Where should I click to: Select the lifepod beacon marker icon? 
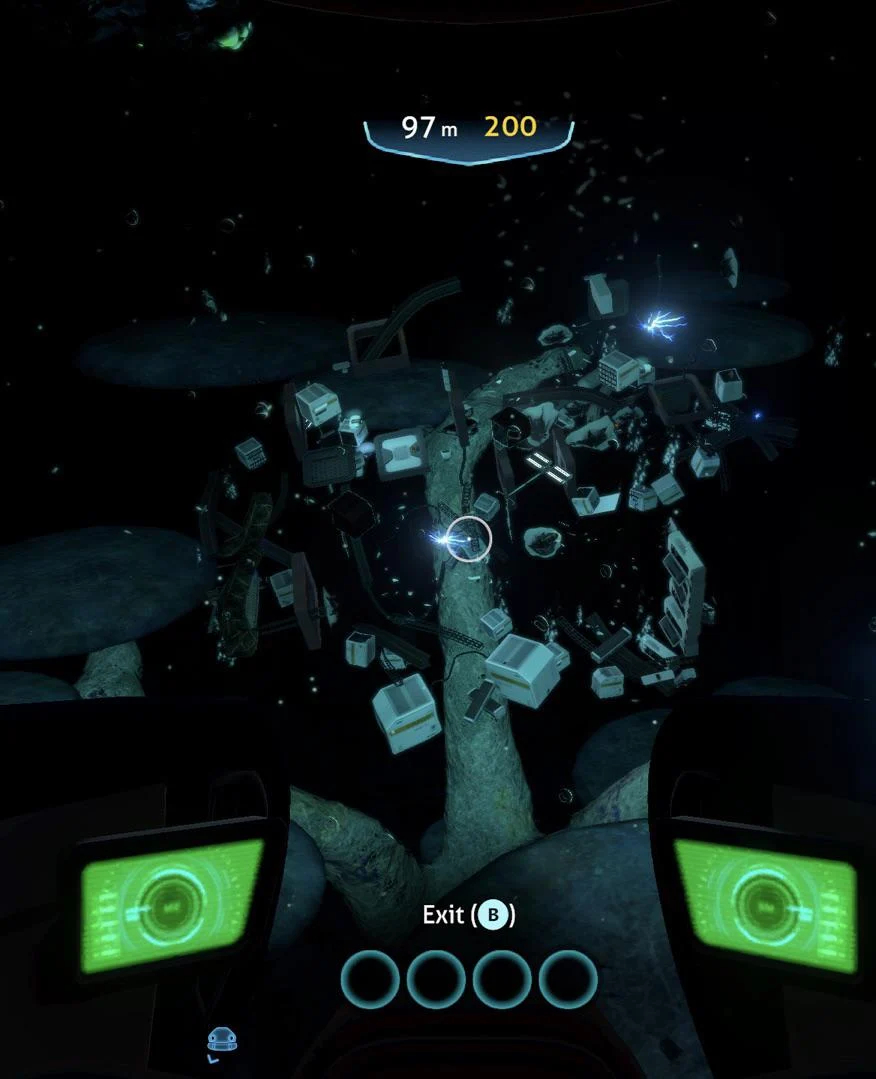(x=222, y=1041)
